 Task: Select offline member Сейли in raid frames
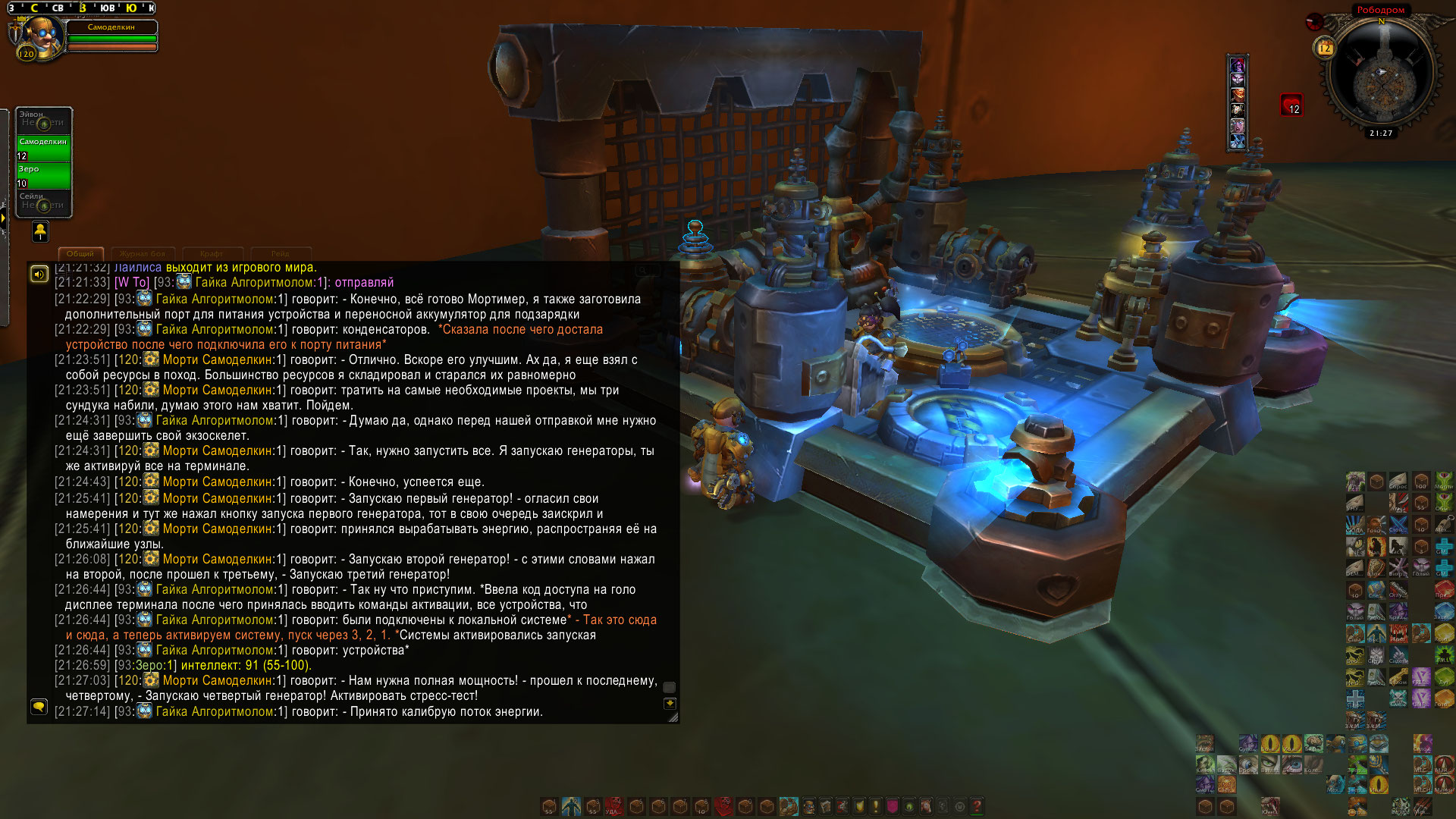pos(43,202)
